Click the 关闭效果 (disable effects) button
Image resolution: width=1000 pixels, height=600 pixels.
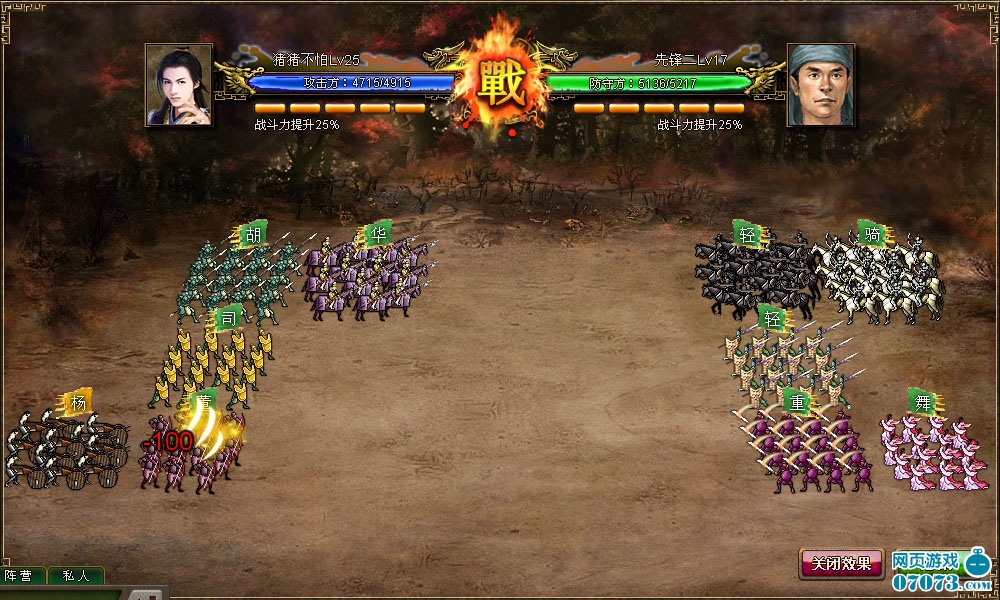pos(841,563)
